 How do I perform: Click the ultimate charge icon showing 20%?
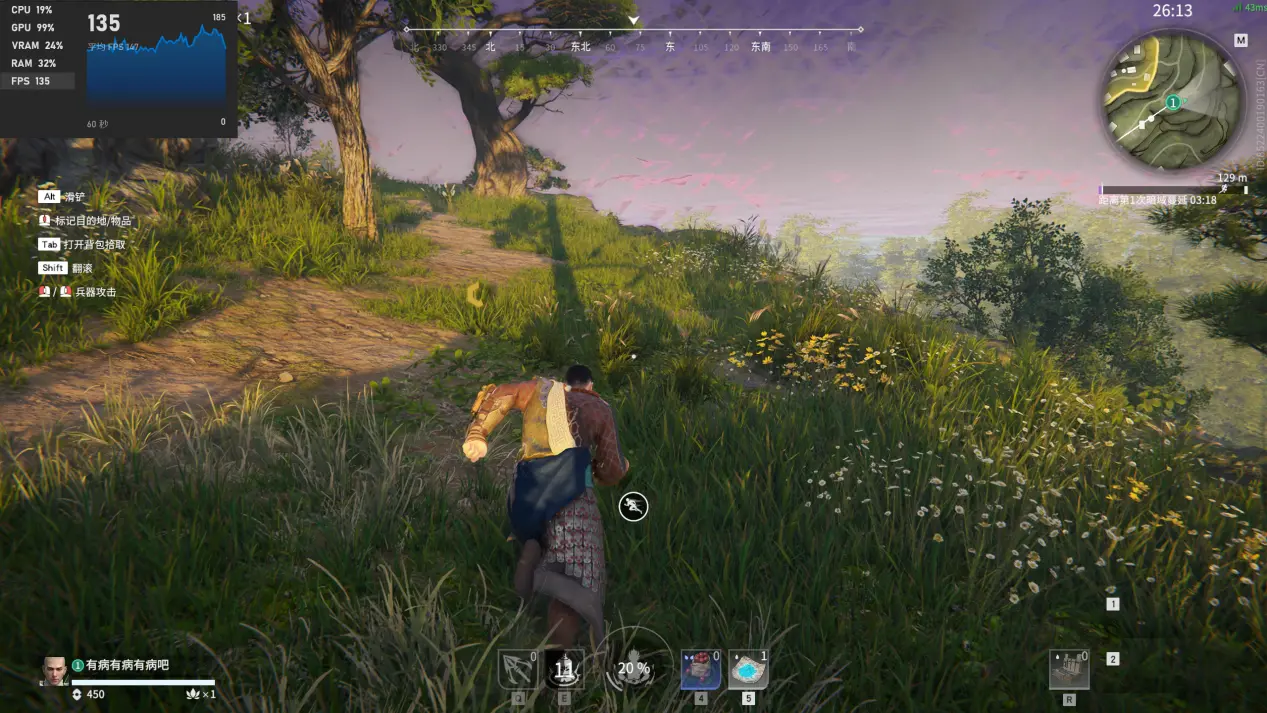click(633, 668)
